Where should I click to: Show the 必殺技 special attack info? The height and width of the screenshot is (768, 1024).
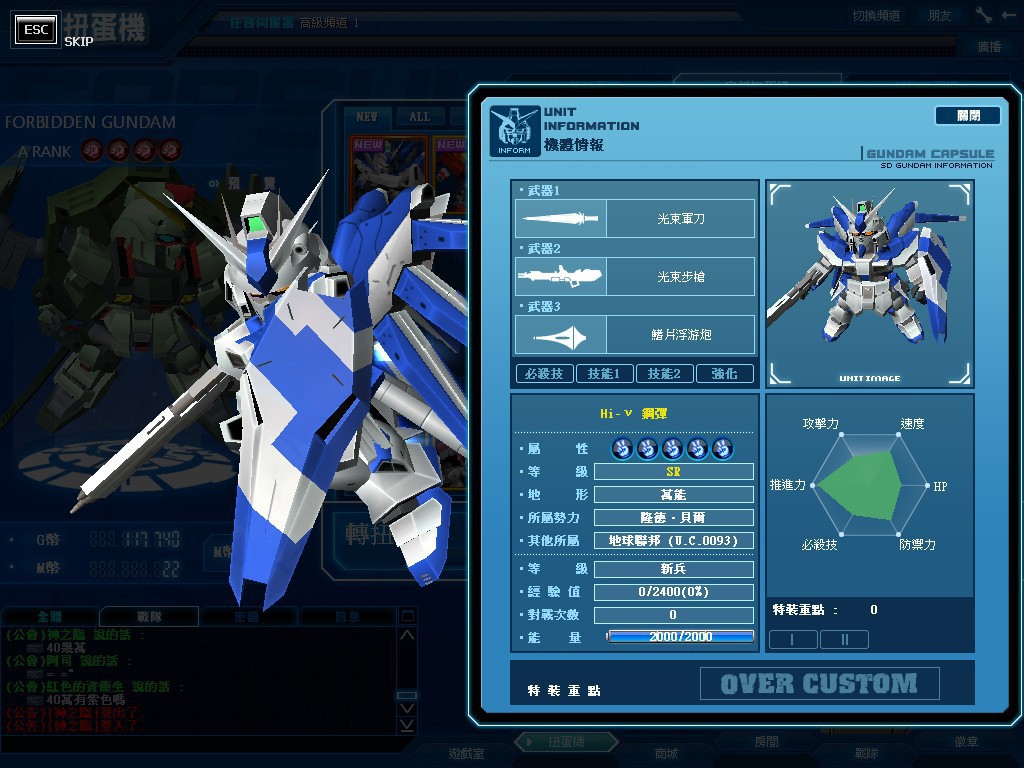(x=545, y=374)
